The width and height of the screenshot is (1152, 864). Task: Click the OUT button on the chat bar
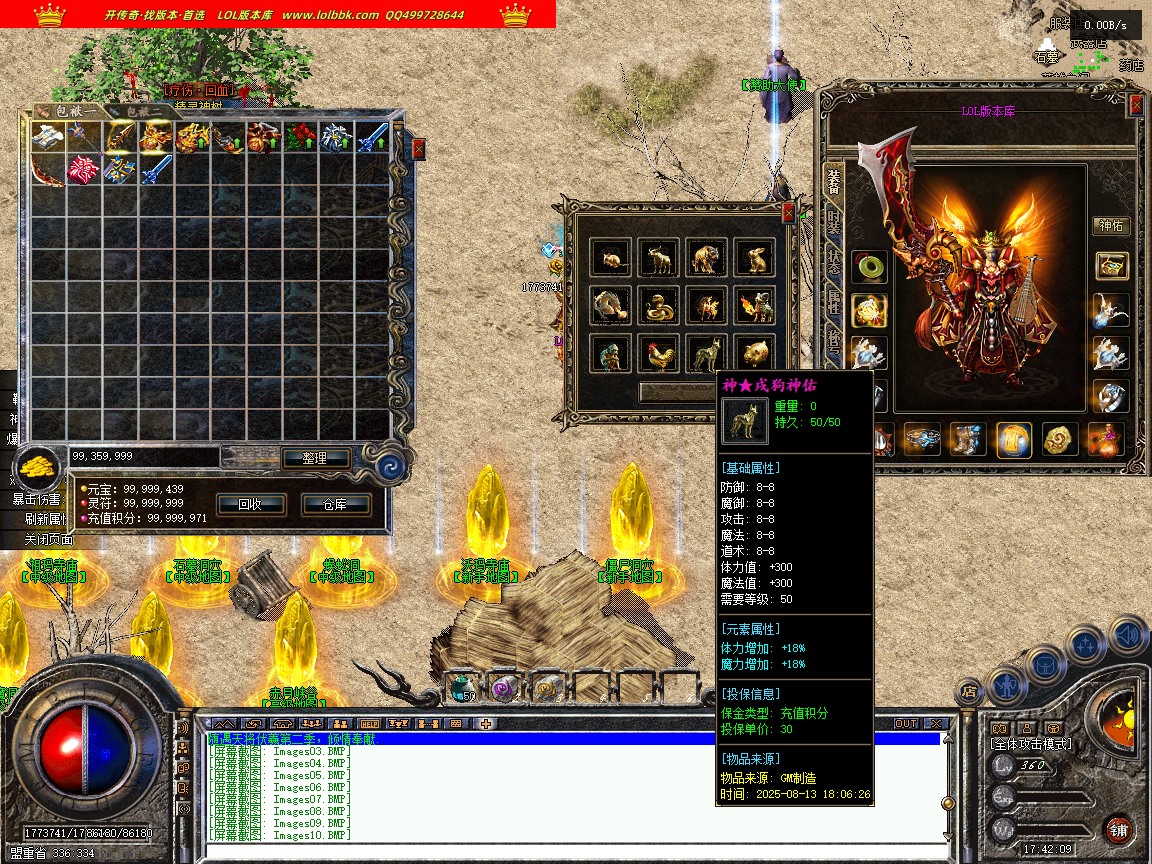tap(905, 723)
